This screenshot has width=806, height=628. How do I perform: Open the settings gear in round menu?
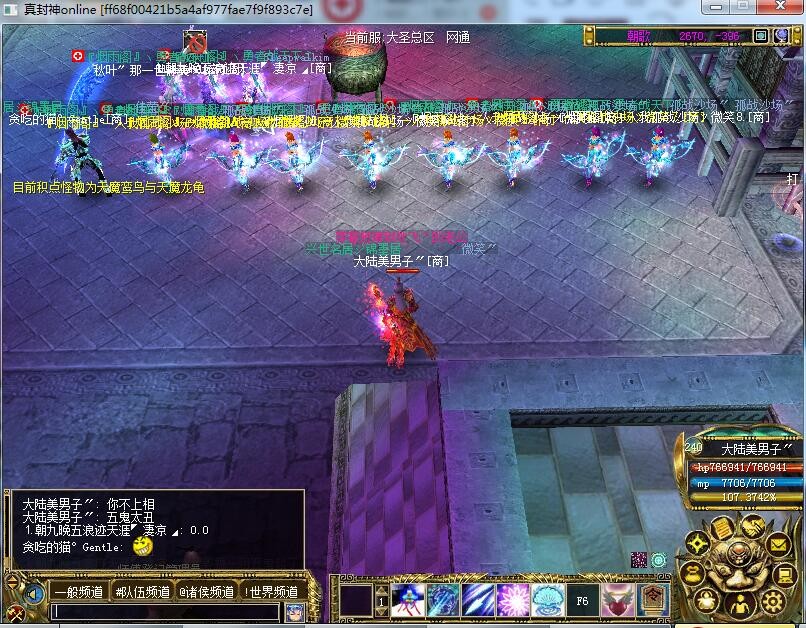coord(772,601)
